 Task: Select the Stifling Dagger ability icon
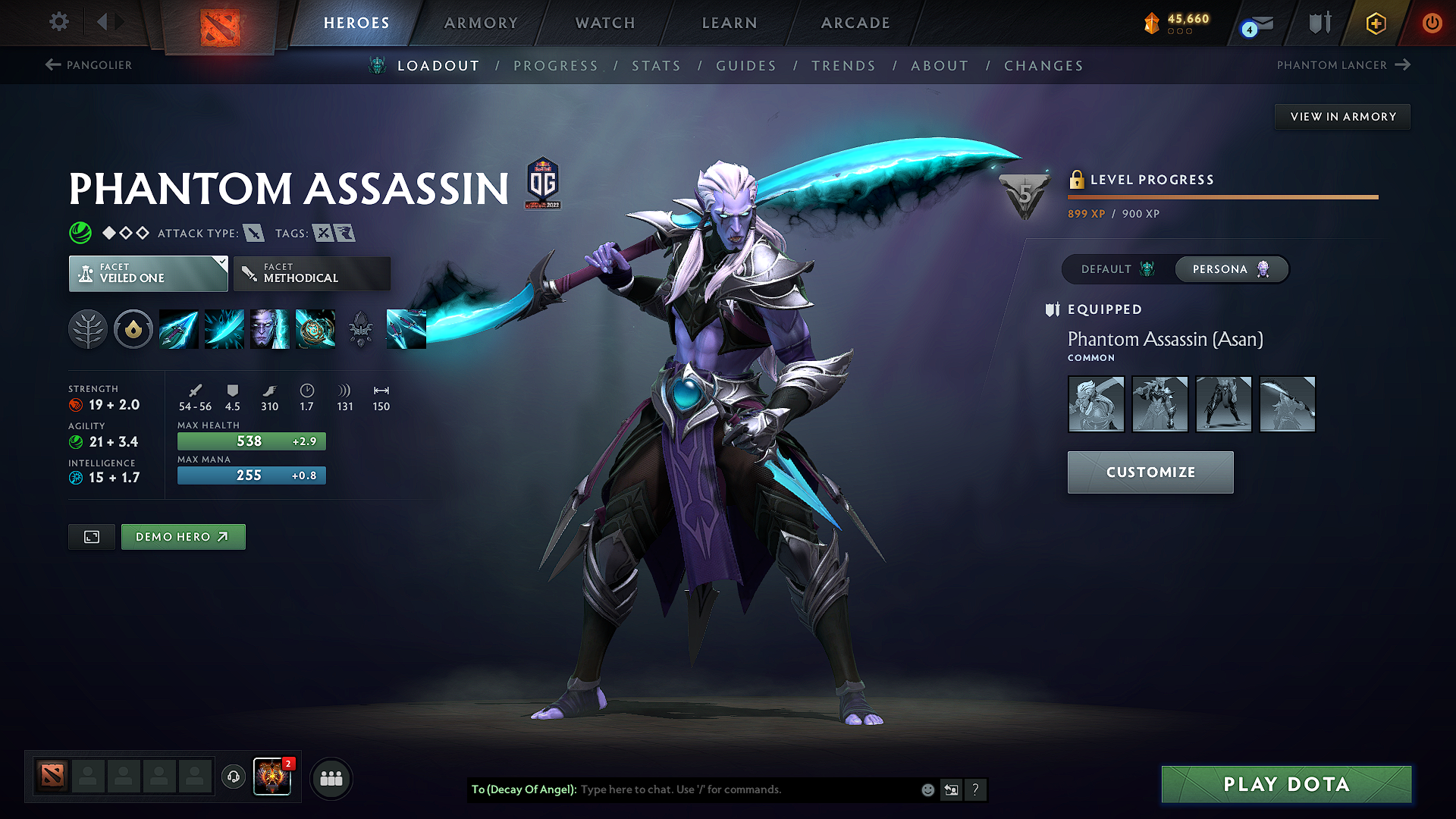click(x=179, y=329)
